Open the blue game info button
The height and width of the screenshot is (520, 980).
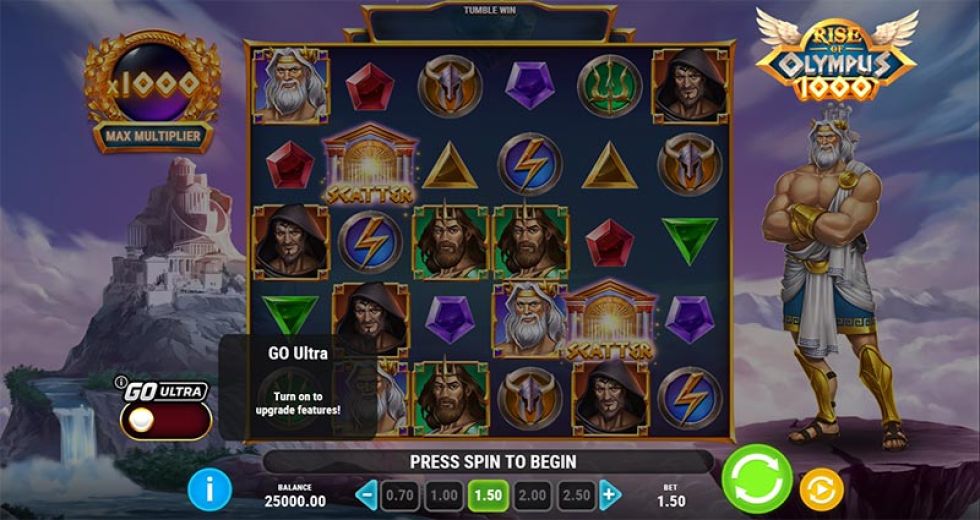click(x=209, y=489)
